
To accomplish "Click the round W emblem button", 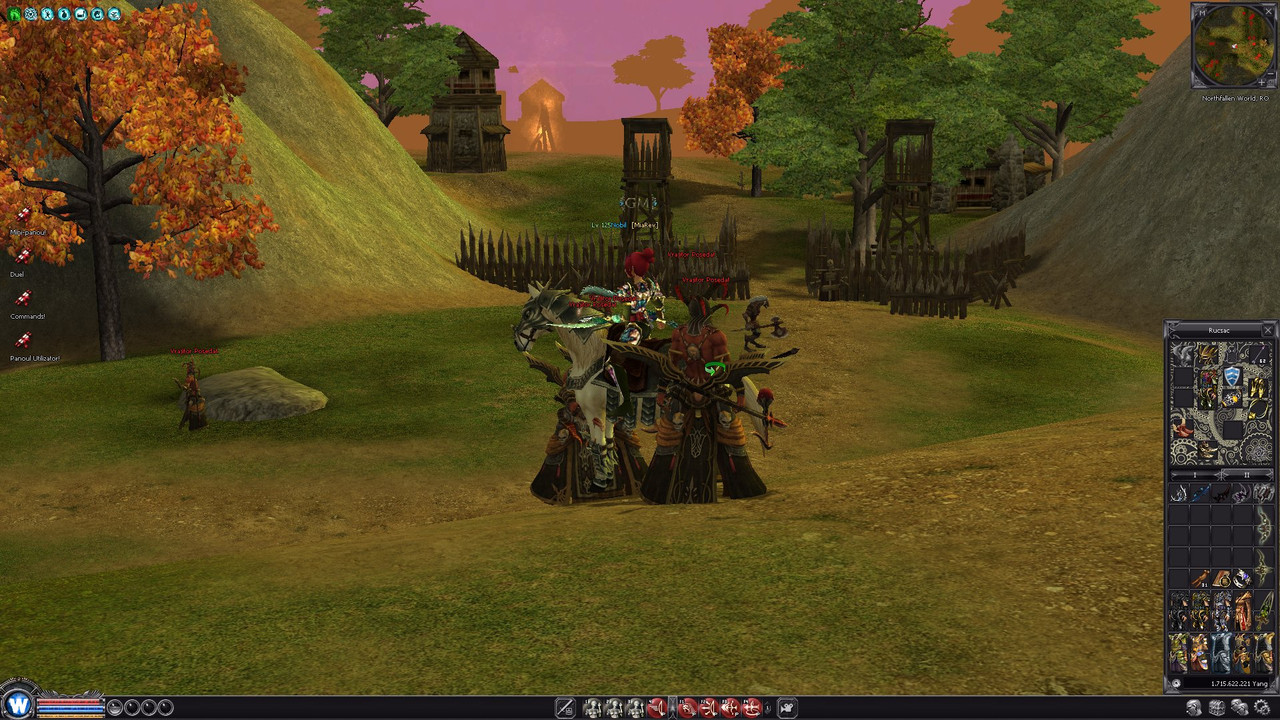I will 18,704.
